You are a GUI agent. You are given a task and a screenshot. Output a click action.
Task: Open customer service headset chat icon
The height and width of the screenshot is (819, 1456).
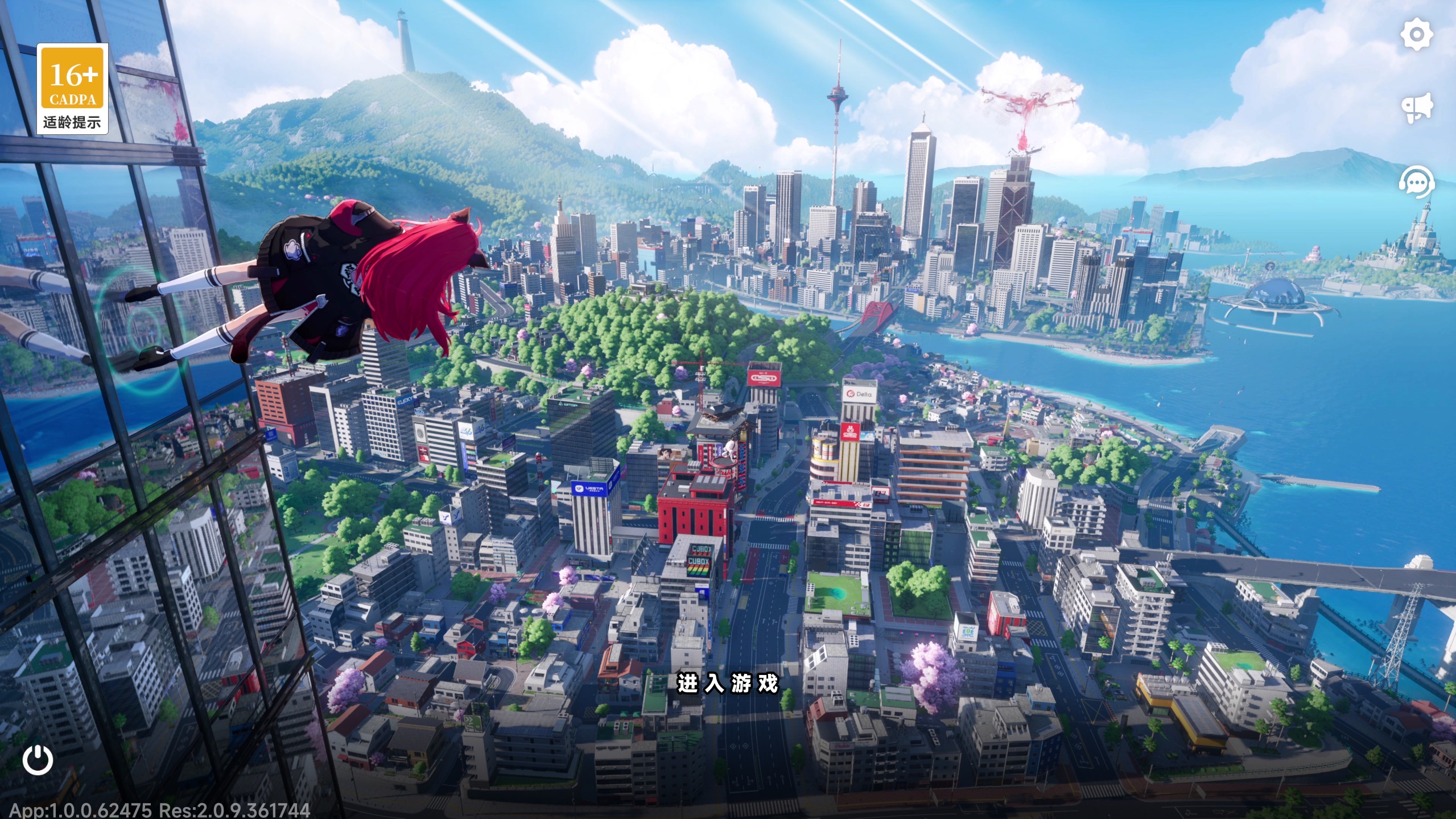tap(1416, 183)
